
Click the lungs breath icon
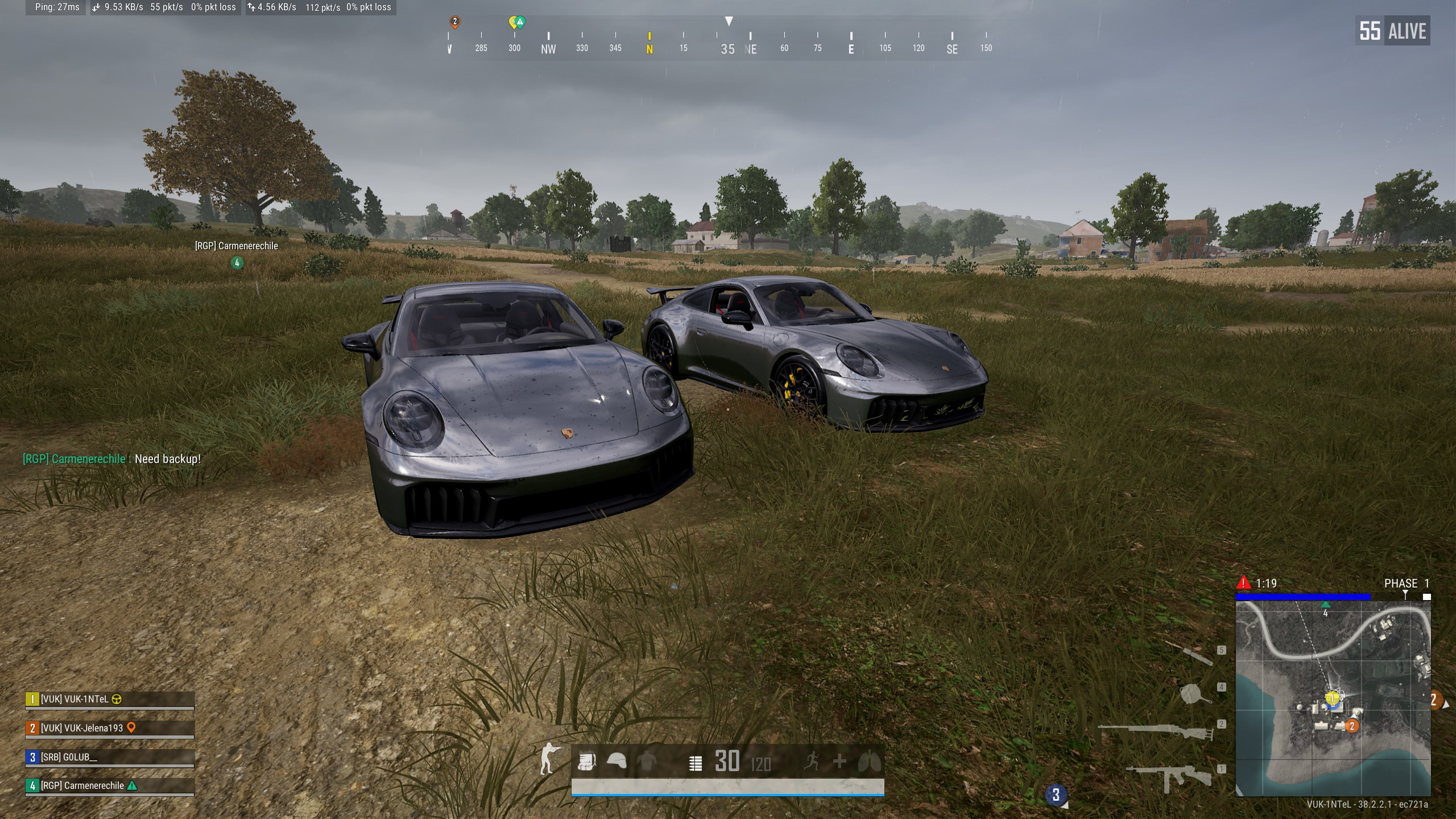click(x=869, y=761)
